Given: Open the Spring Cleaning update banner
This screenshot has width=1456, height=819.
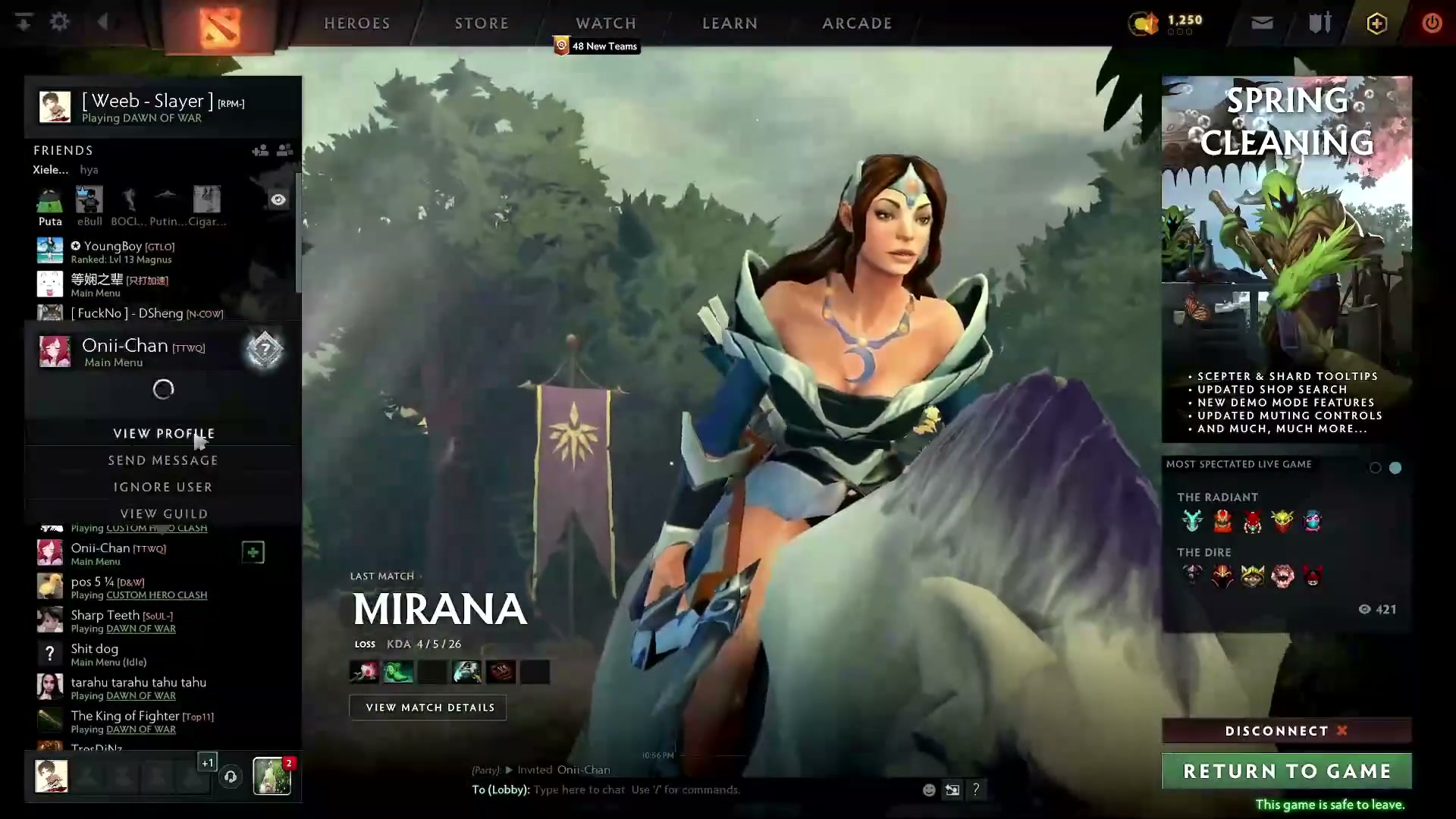Looking at the screenshot, I should click(x=1286, y=258).
